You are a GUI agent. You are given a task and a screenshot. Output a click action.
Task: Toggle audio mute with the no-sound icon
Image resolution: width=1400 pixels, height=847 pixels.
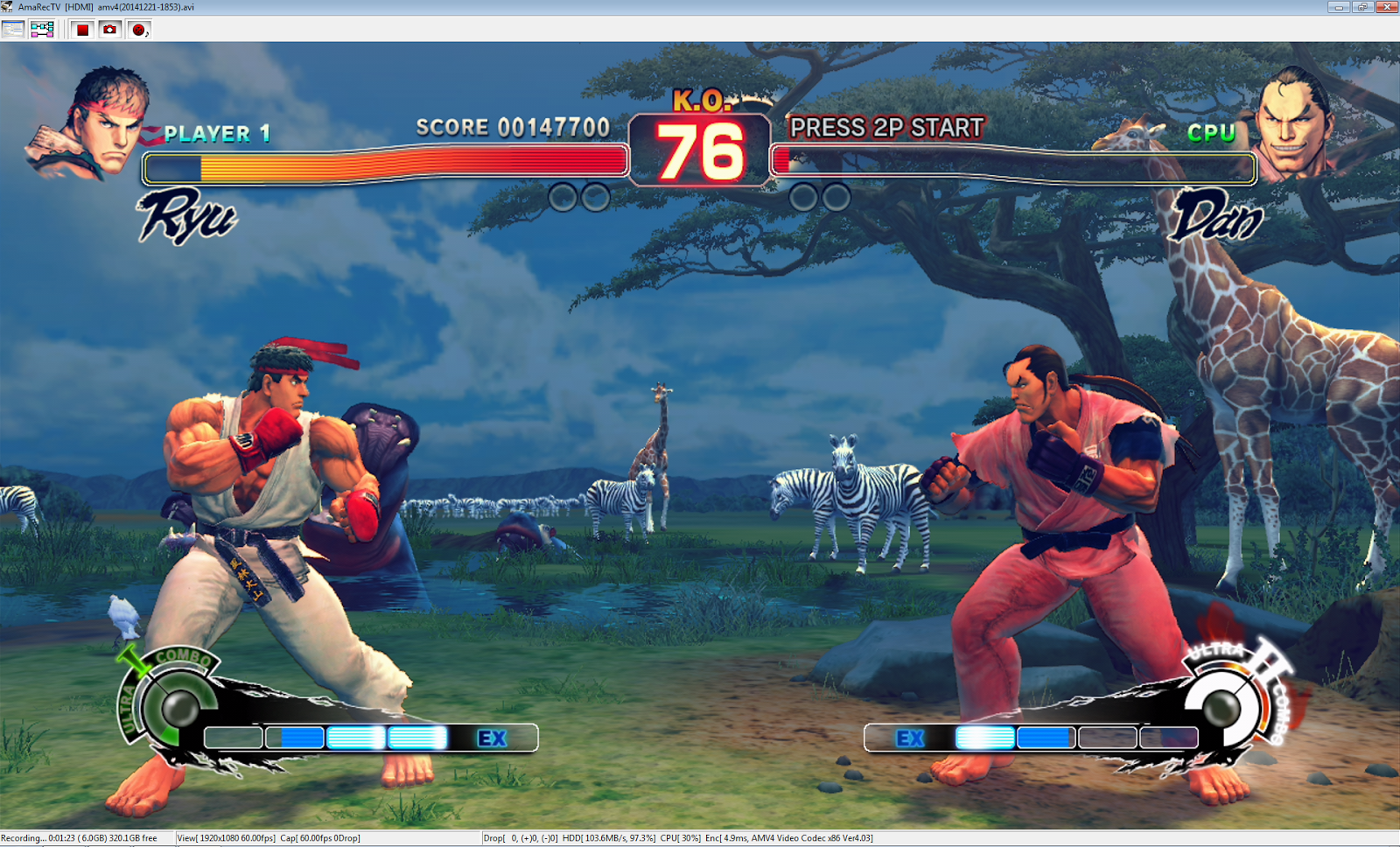138,28
